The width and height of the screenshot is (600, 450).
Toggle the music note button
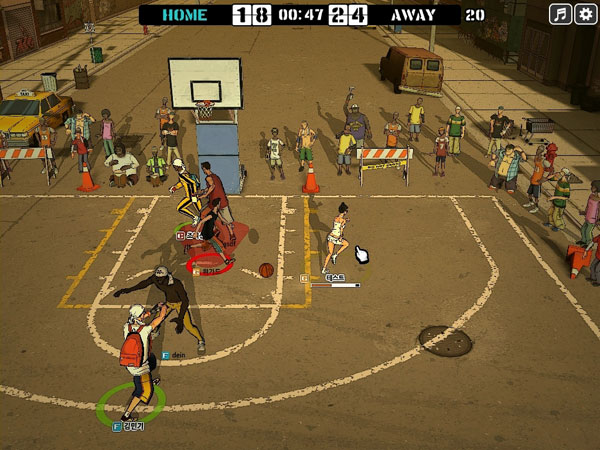(561, 14)
